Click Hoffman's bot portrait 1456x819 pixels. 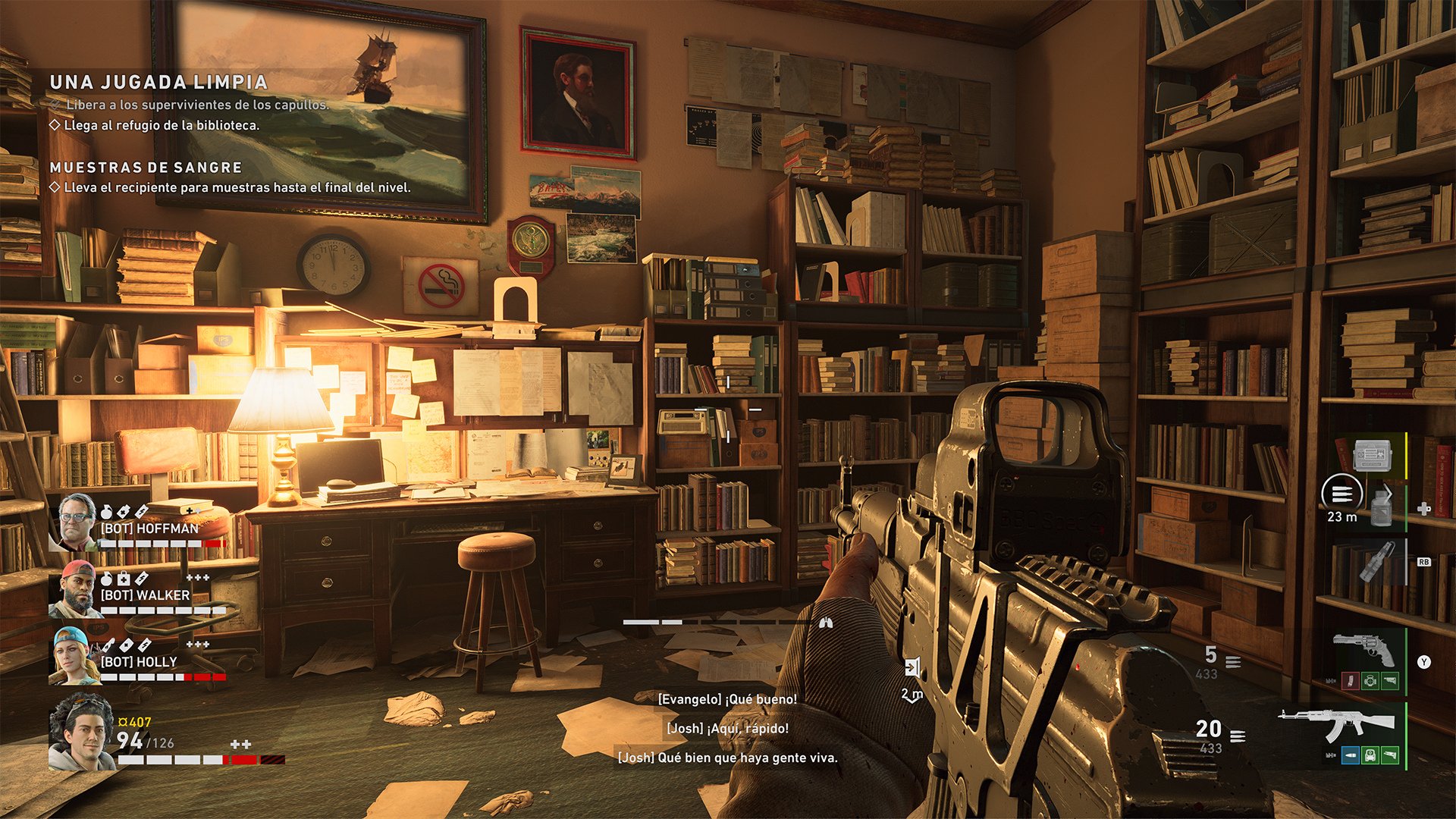76,522
